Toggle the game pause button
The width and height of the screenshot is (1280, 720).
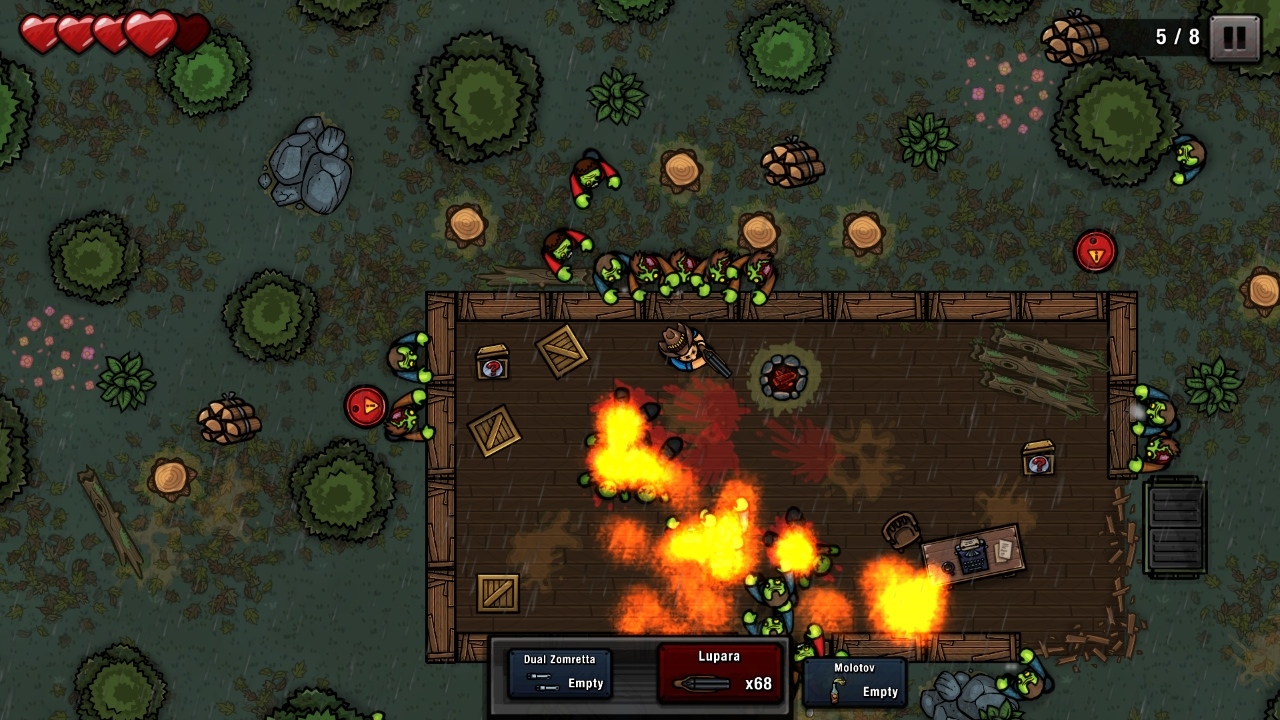coord(1234,36)
